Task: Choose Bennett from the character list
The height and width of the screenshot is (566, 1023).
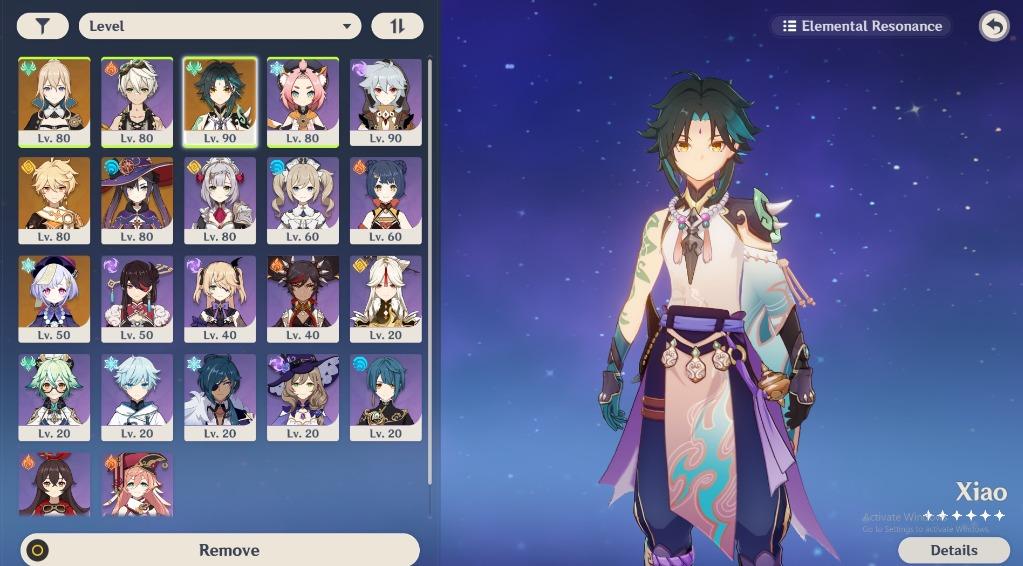Action: coord(137,101)
